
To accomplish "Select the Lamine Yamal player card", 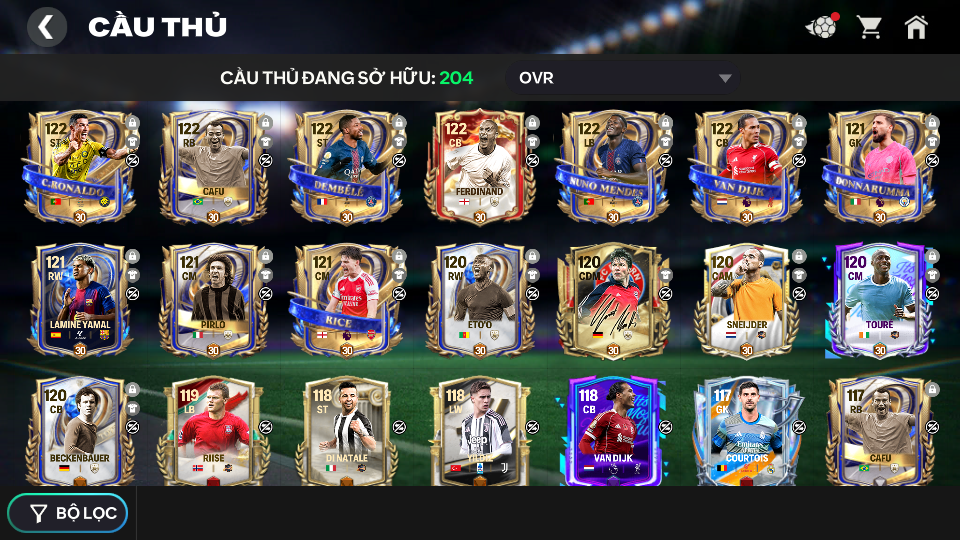I will point(80,298).
